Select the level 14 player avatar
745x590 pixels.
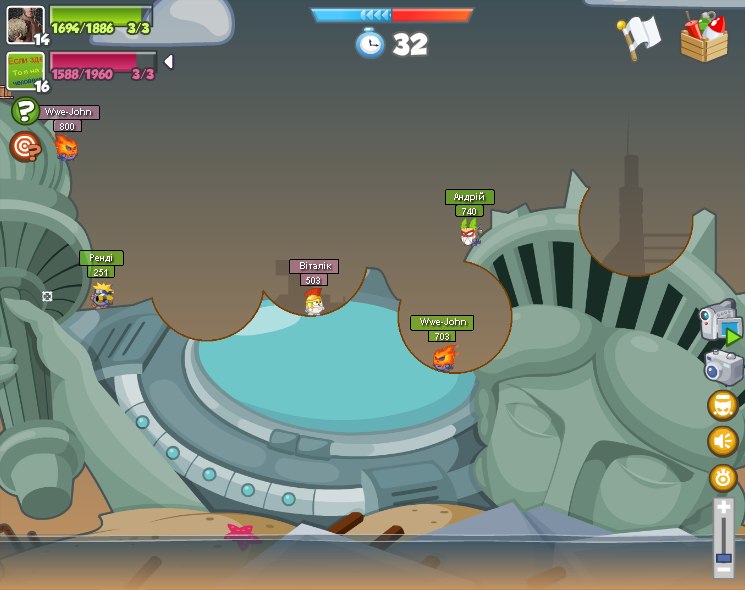[24, 24]
